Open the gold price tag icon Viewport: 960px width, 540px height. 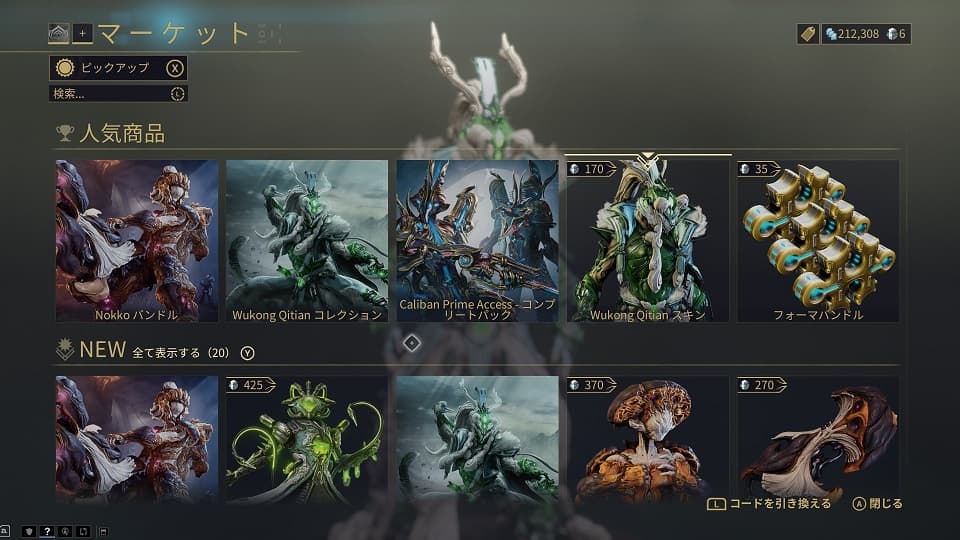coord(808,34)
